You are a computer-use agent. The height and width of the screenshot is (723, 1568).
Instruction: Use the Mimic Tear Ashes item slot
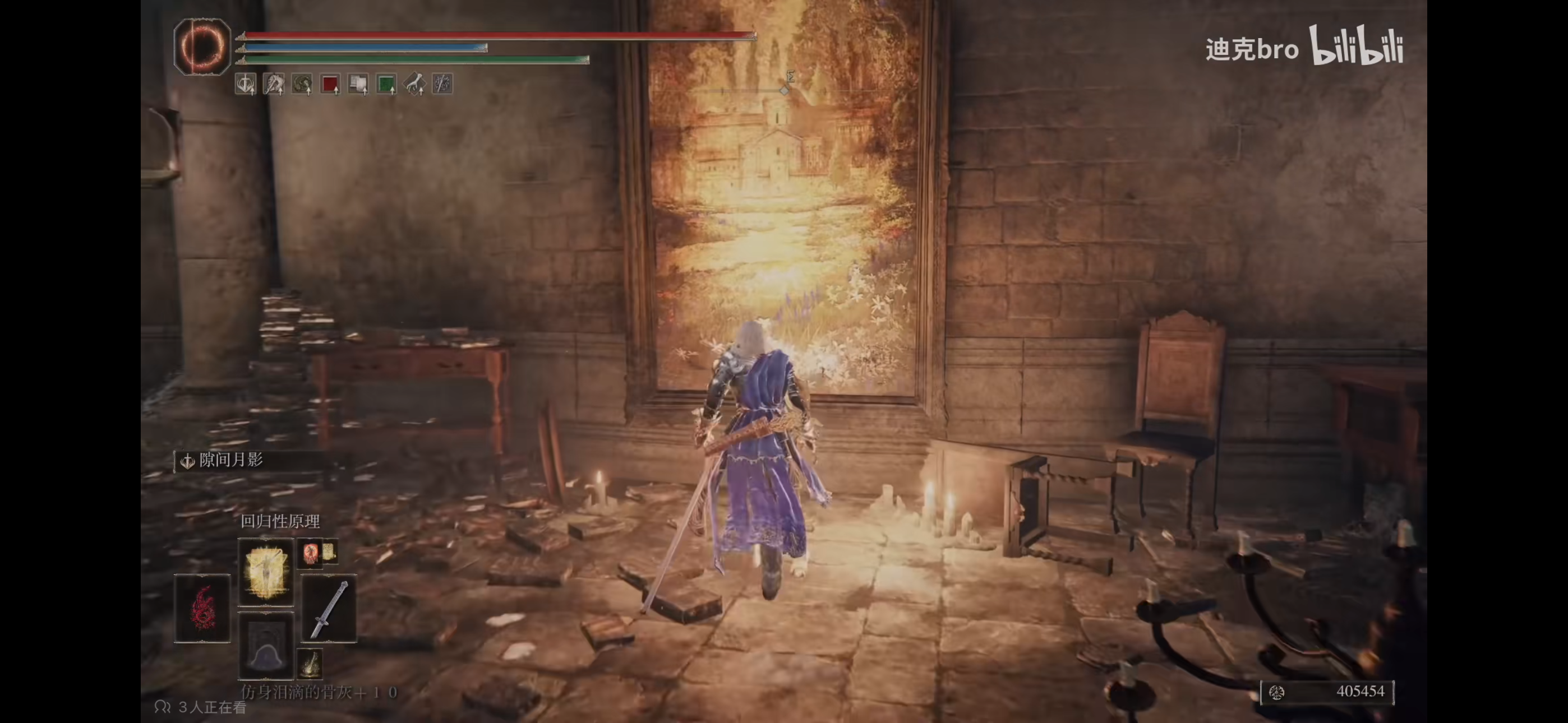point(265,645)
